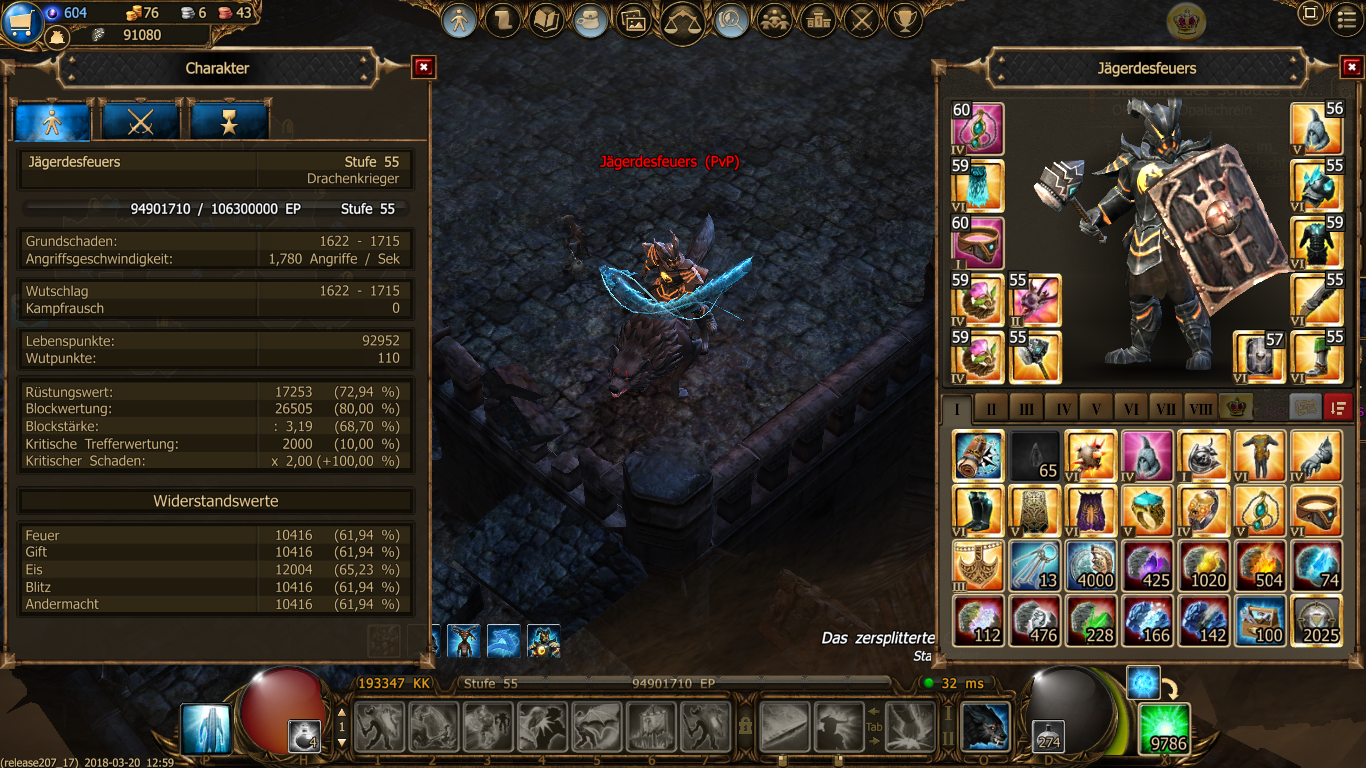Image resolution: width=1366 pixels, height=768 pixels.
Task: Open the trophy achievements menu
Action: [x=904, y=20]
